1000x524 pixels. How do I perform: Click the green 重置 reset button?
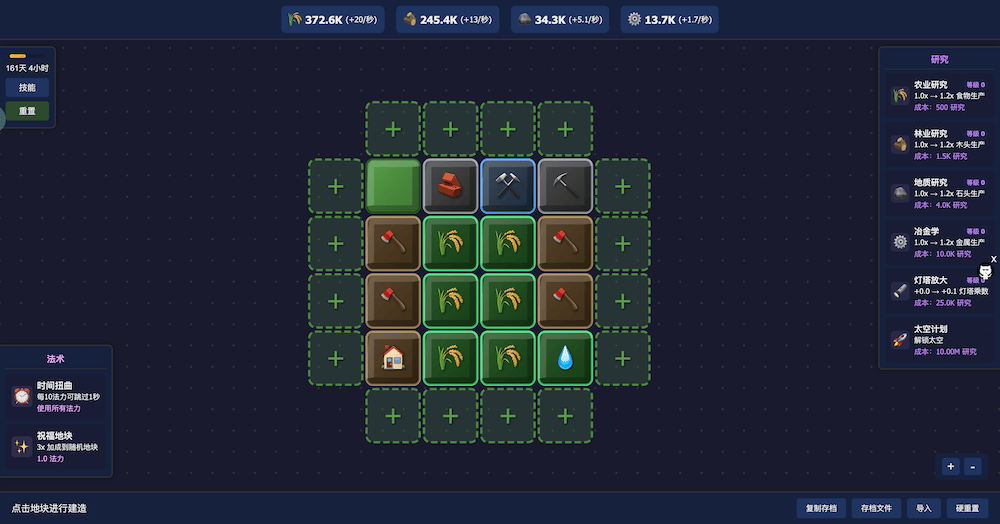pos(27,111)
